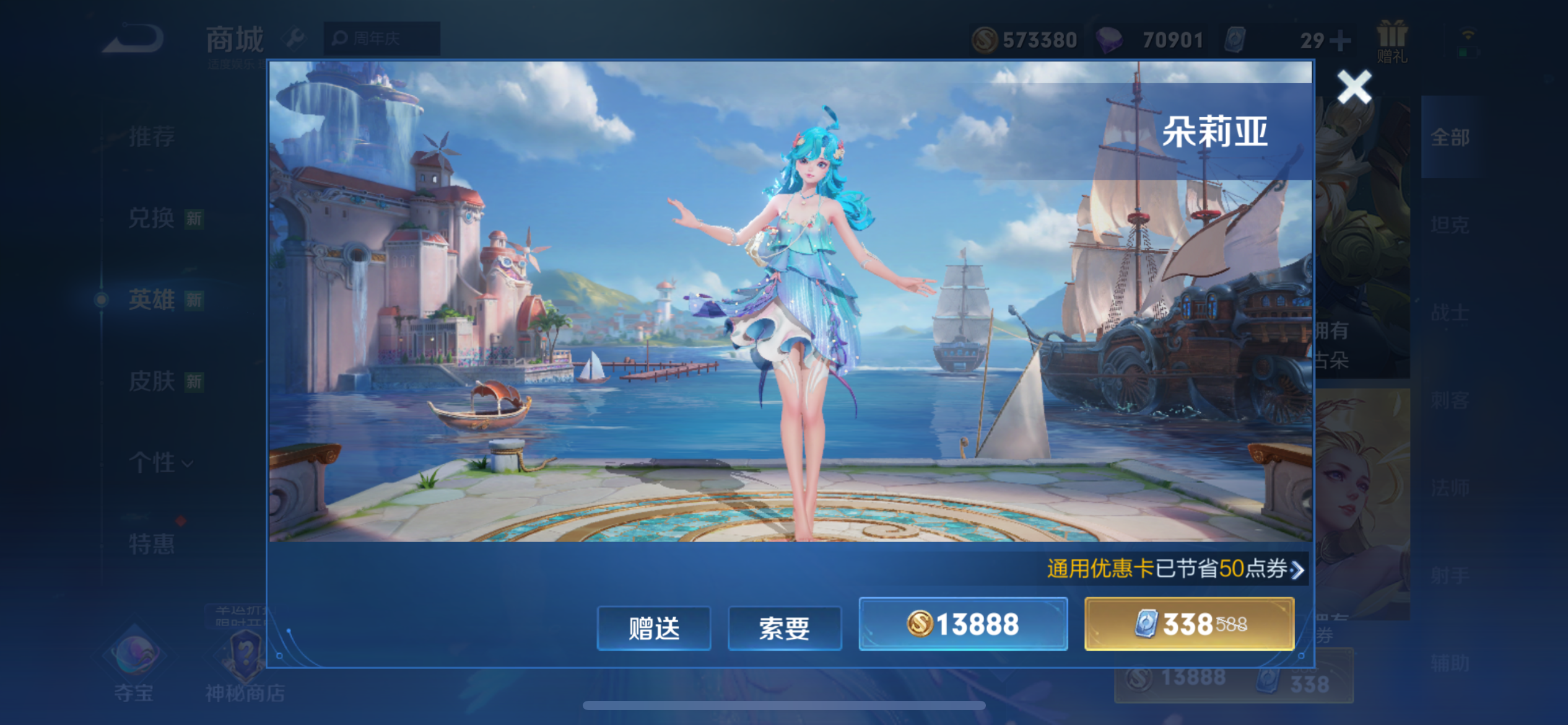
Task: Open the 通用优惠卡 discount details link
Action: (x=1175, y=569)
